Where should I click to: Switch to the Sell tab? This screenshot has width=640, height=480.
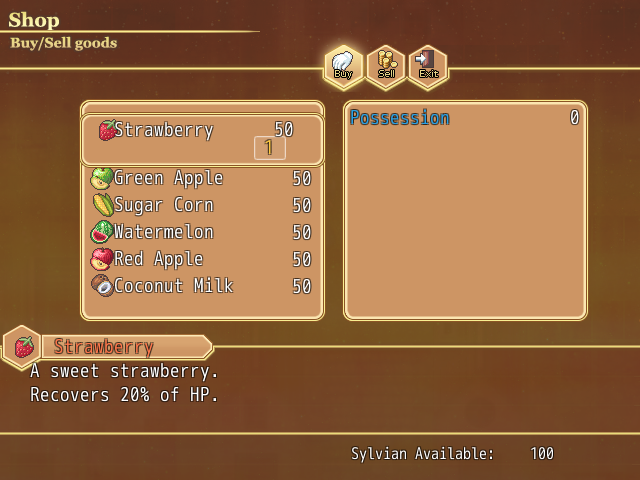click(386, 66)
